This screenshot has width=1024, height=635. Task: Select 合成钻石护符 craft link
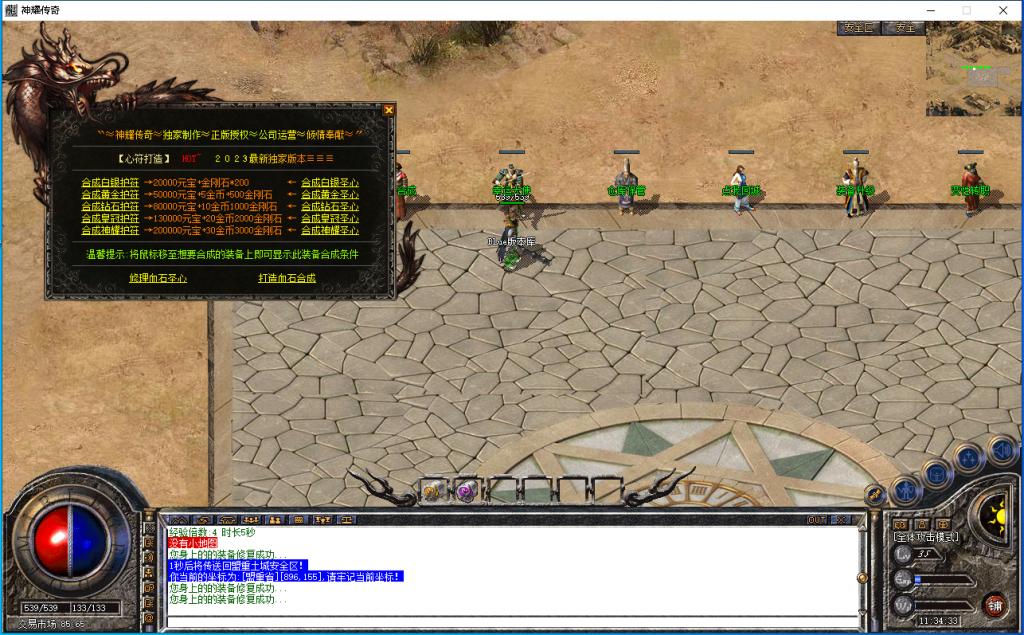point(110,206)
